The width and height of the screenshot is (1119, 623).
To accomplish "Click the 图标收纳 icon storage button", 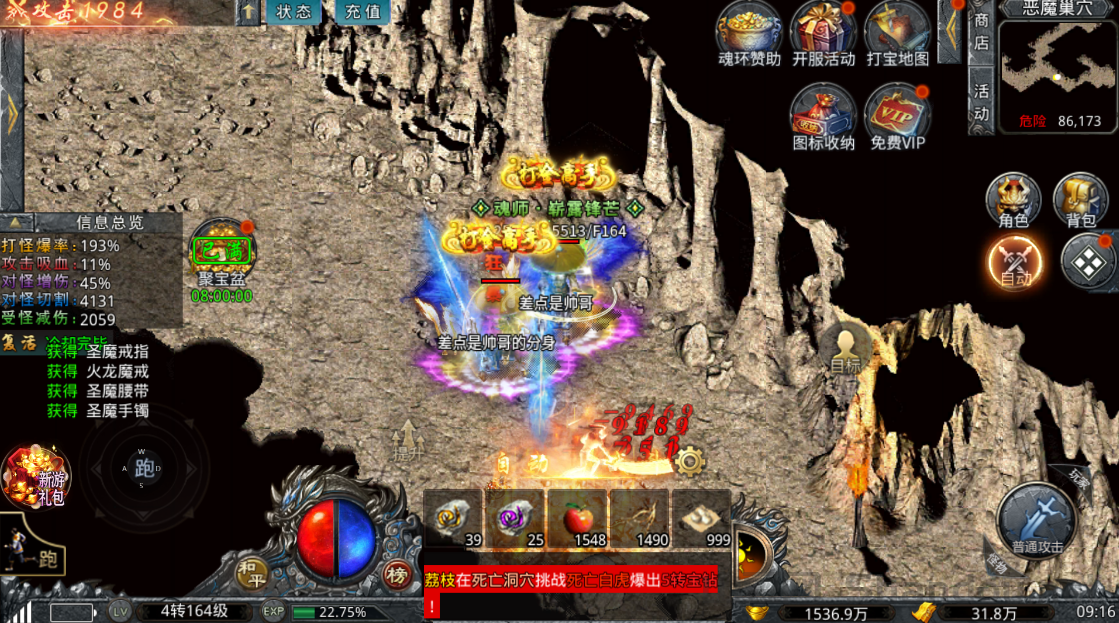I will click(823, 115).
